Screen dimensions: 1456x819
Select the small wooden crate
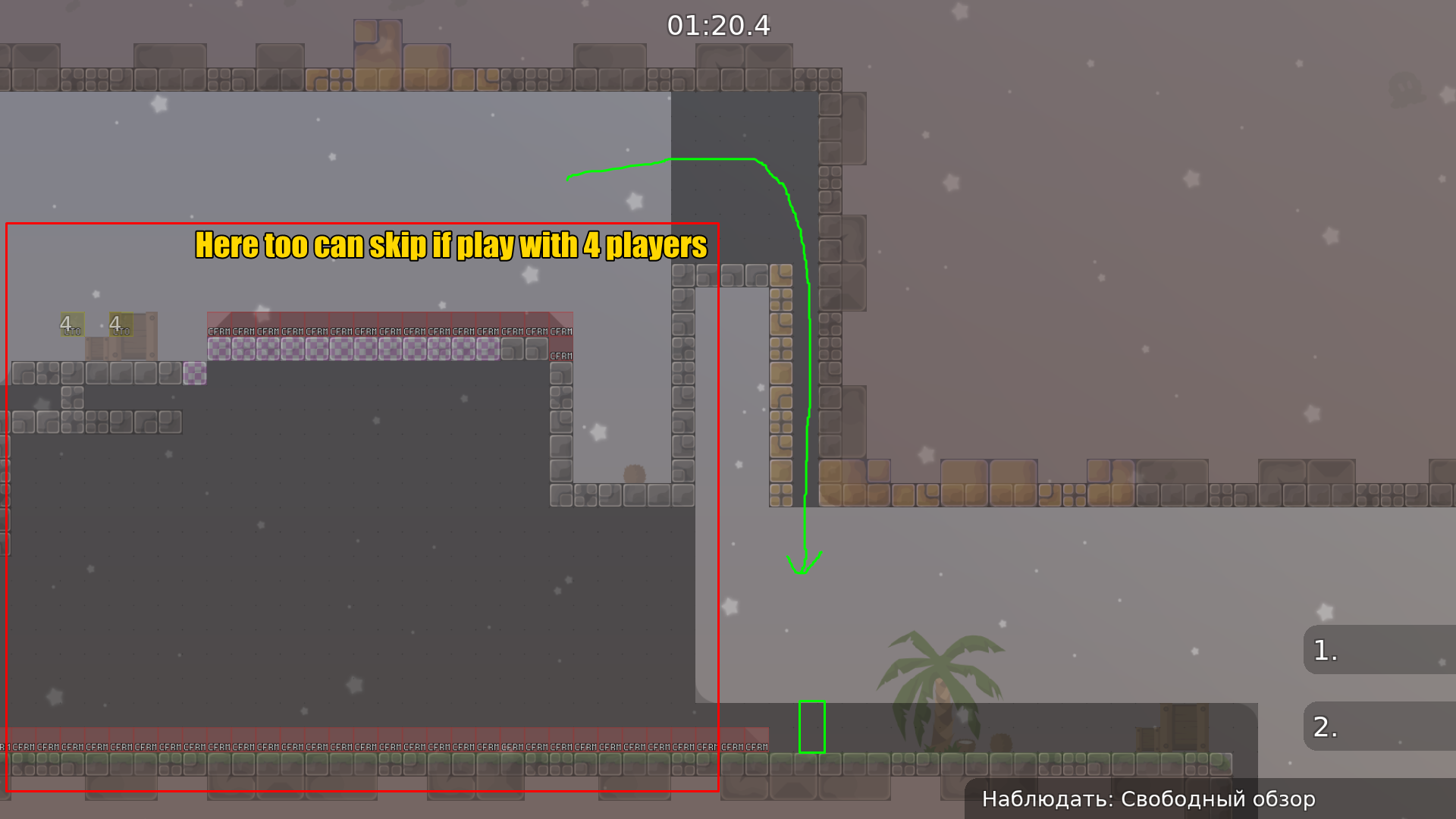pyautogui.click(x=97, y=349)
